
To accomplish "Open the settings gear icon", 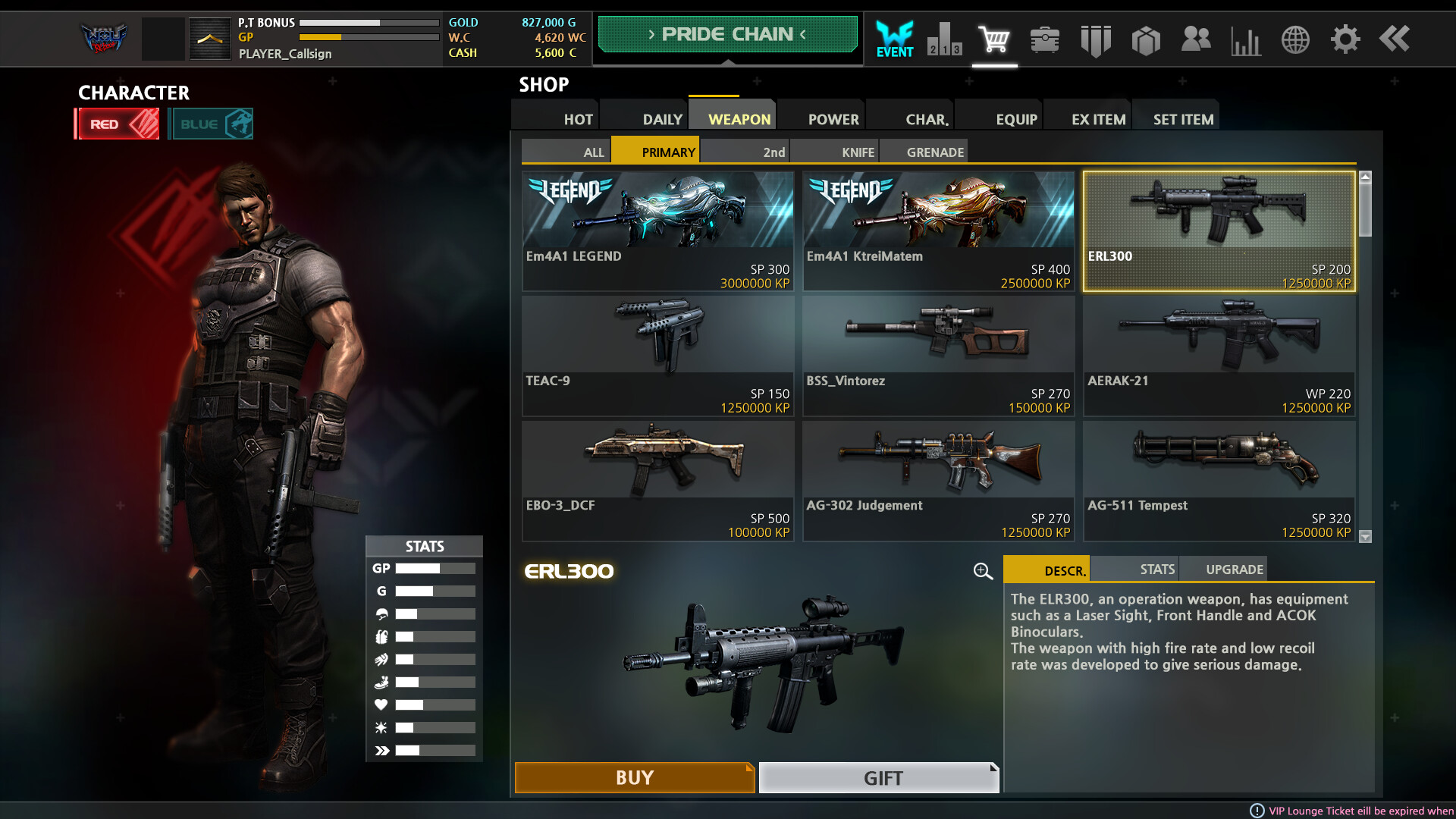I will pyautogui.click(x=1345, y=39).
